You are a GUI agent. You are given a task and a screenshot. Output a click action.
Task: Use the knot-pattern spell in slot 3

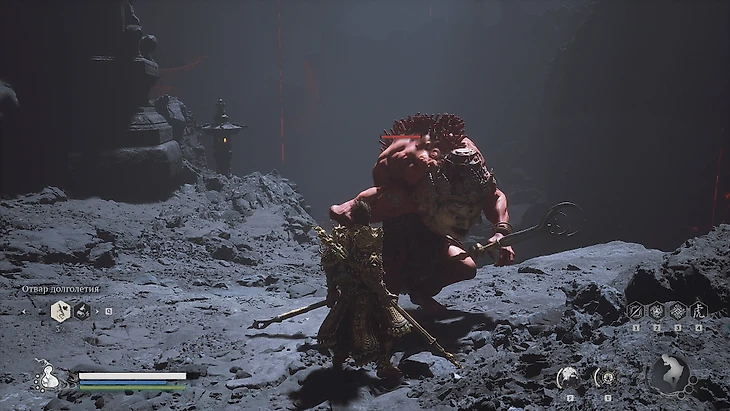pyautogui.click(x=677, y=311)
